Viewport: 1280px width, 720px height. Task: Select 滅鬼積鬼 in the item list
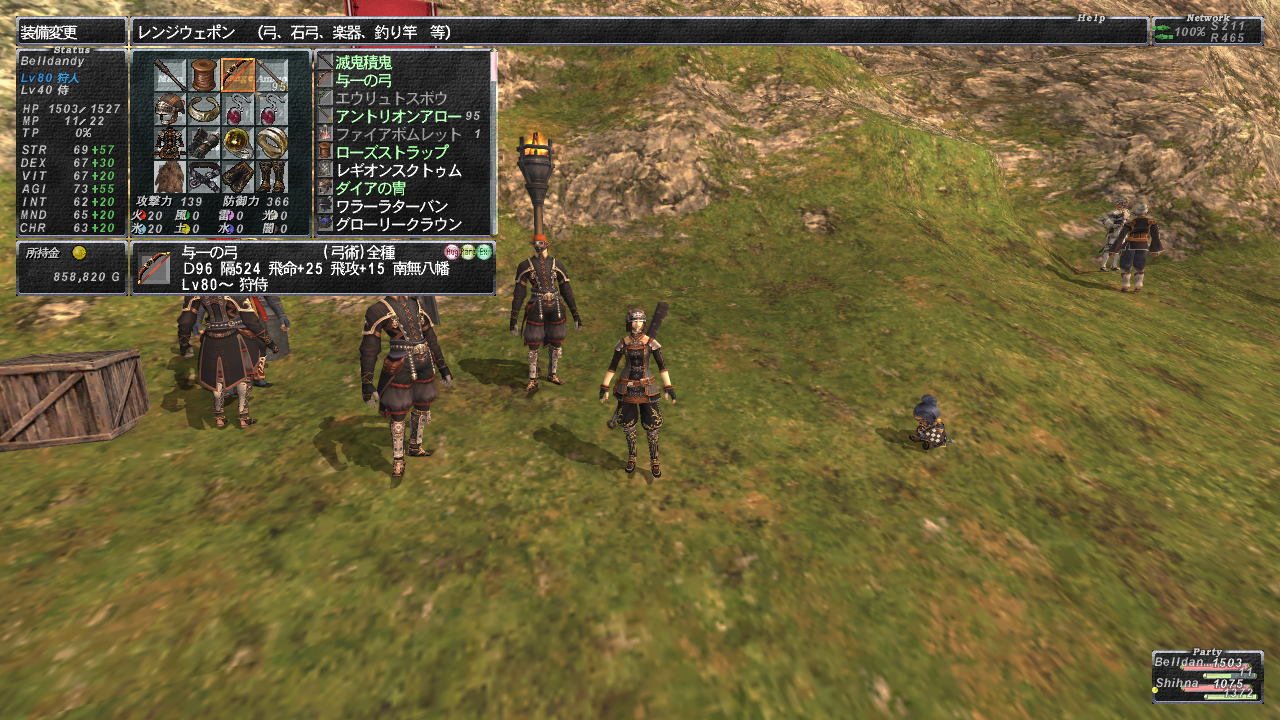(x=364, y=62)
